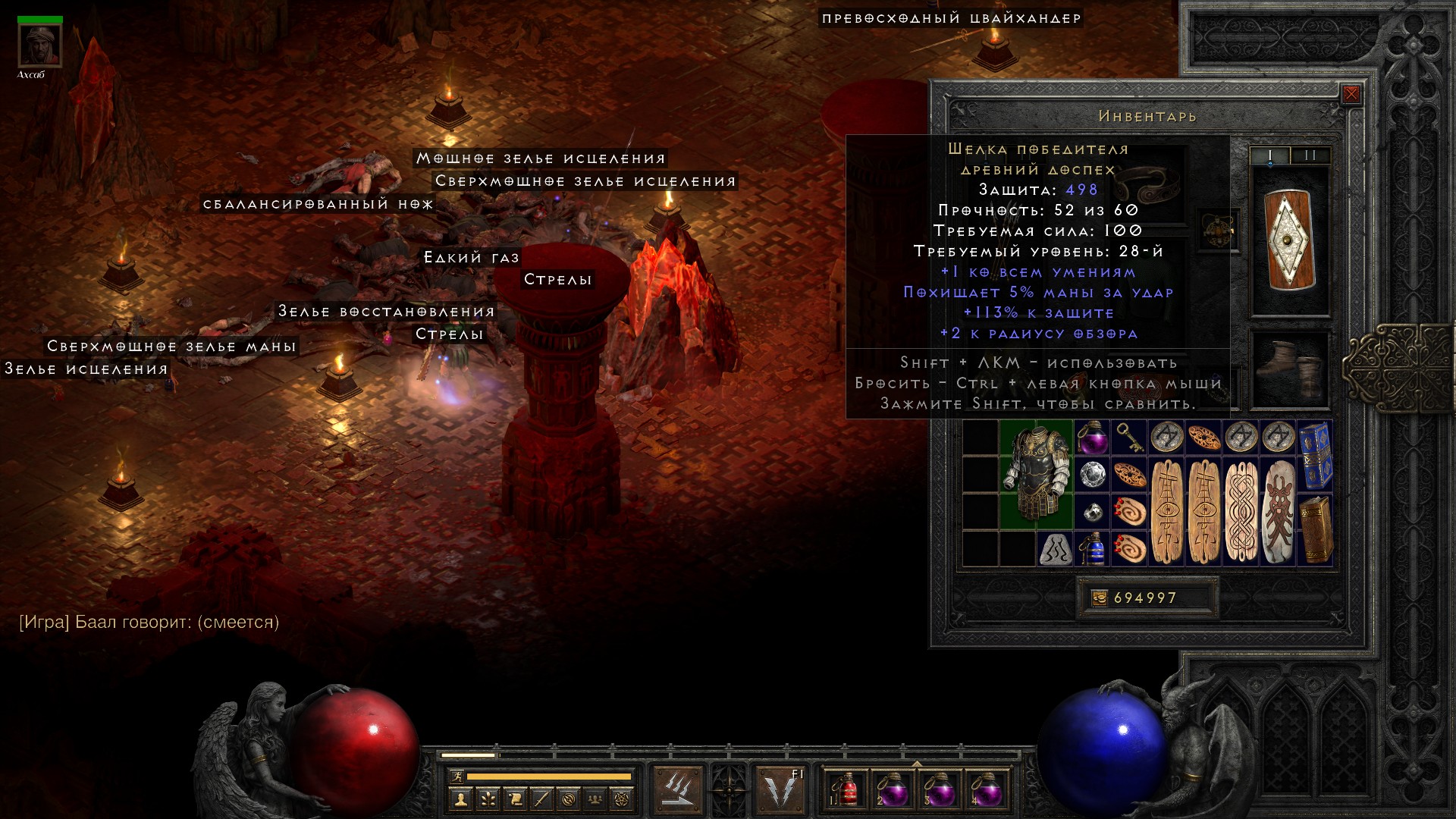
Task: Select the charm with braided knot carving
Action: coord(1241,512)
